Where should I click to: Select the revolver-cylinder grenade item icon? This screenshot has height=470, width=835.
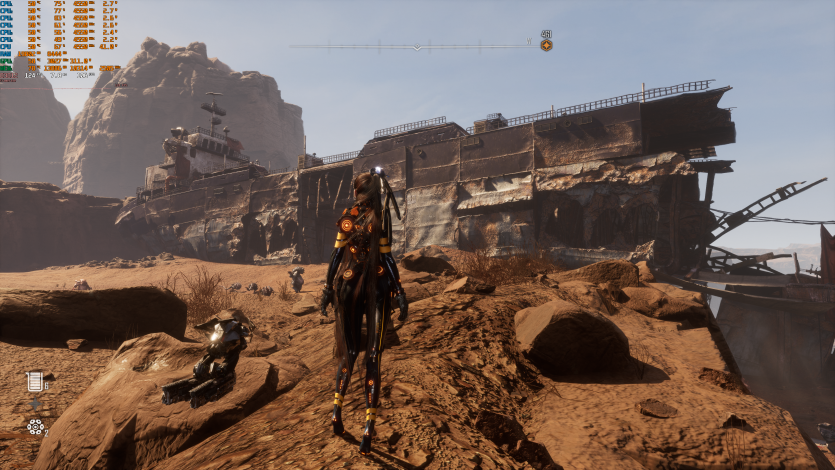click(x=36, y=427)
